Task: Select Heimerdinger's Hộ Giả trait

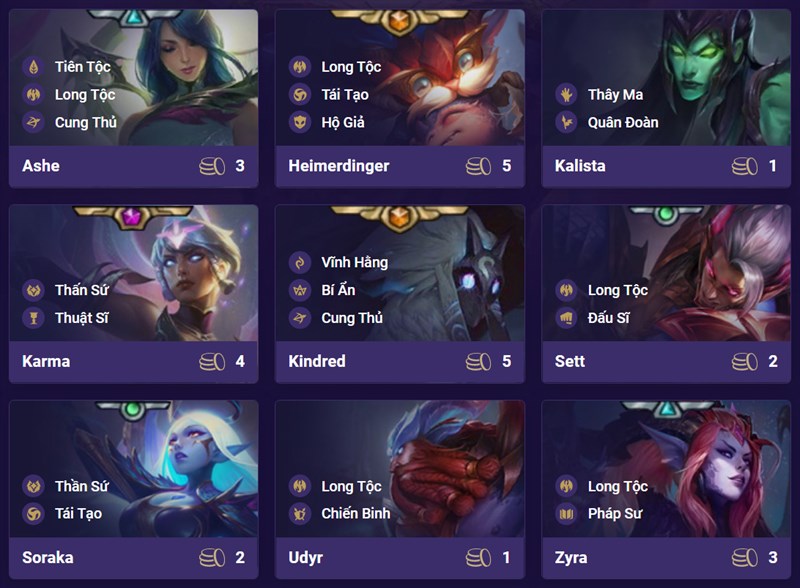Action: pyautogui.click(x=343, y=123)
